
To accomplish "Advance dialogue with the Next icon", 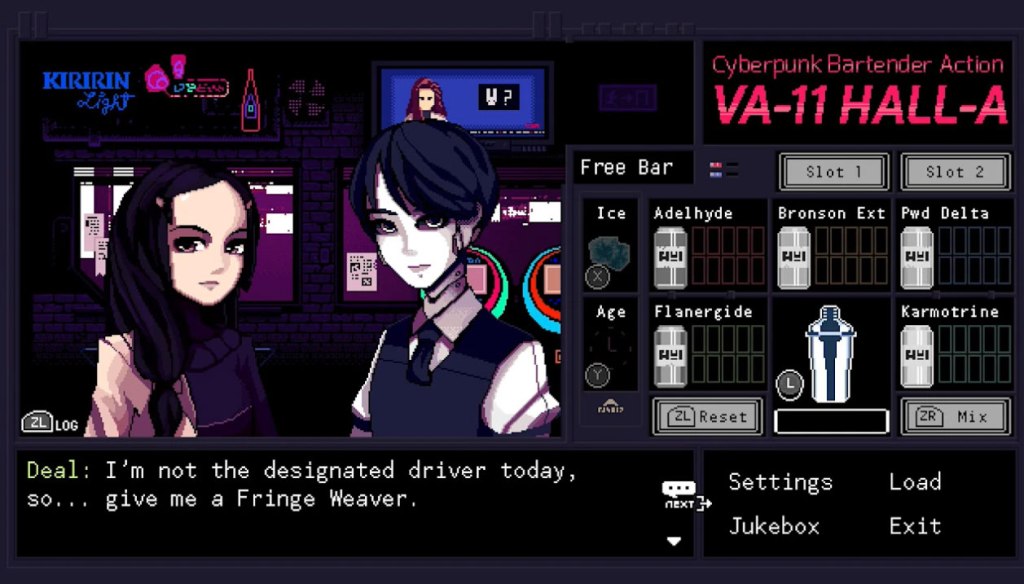I will (683, 496).
